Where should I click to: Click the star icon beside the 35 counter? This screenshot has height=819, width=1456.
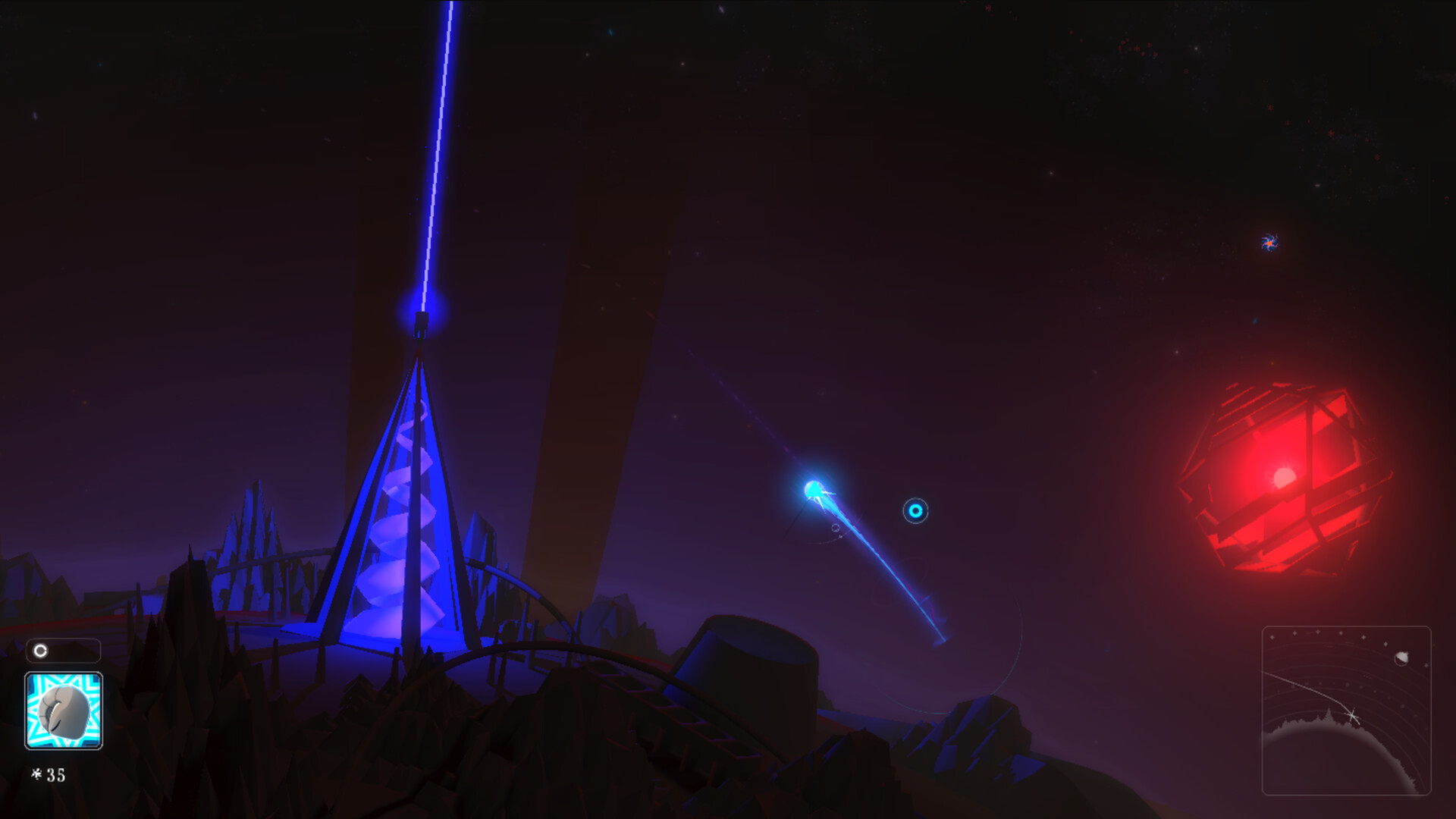click(x=37, y=774)
